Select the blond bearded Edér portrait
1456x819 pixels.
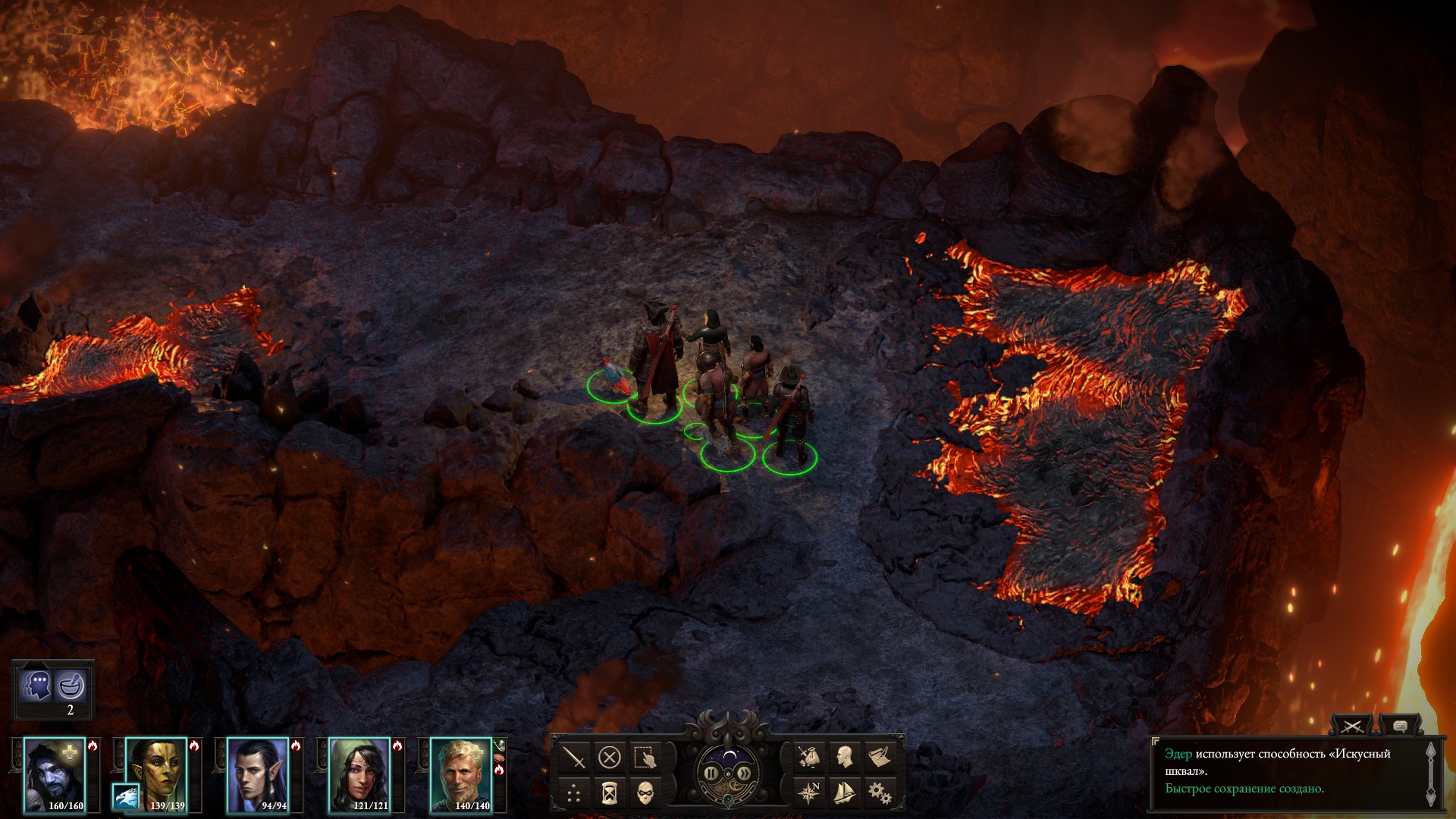[x=461, y=774]
